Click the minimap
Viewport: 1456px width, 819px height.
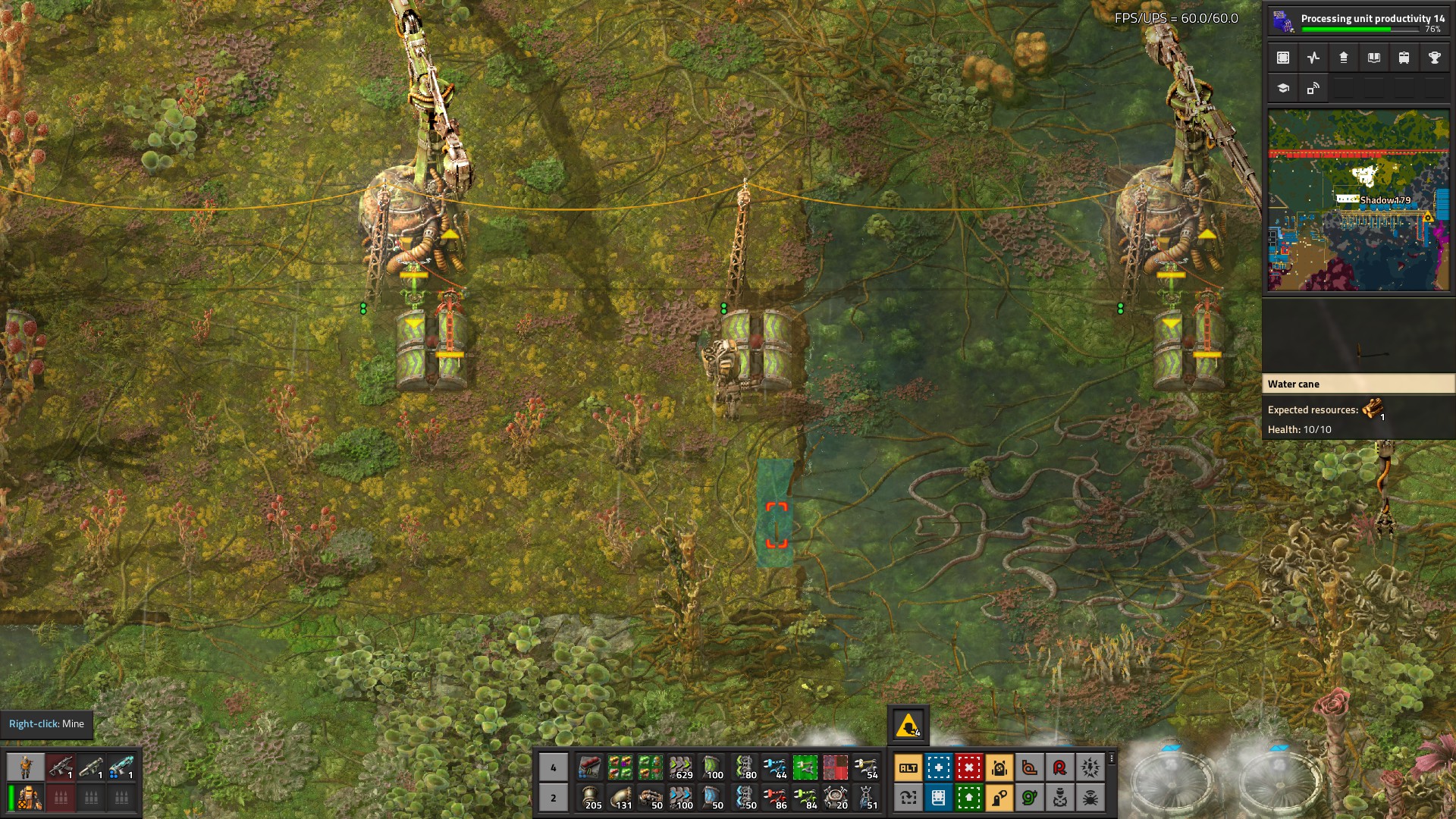pos(1358,200)
